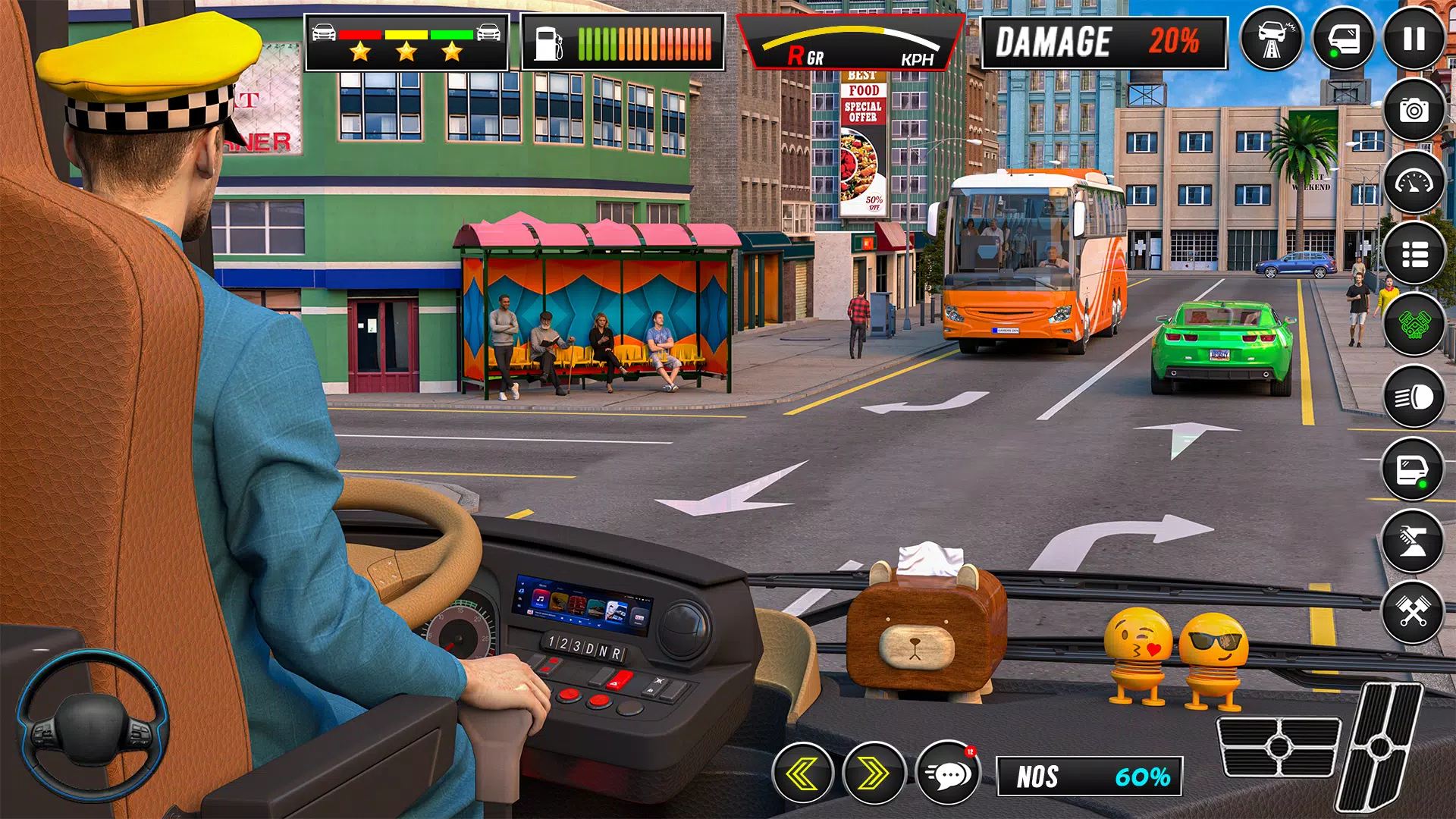Image resolution: width=1456 pixels, height=819 pixels.
Task: Pause the game
Action: (x=1414, y=39)
